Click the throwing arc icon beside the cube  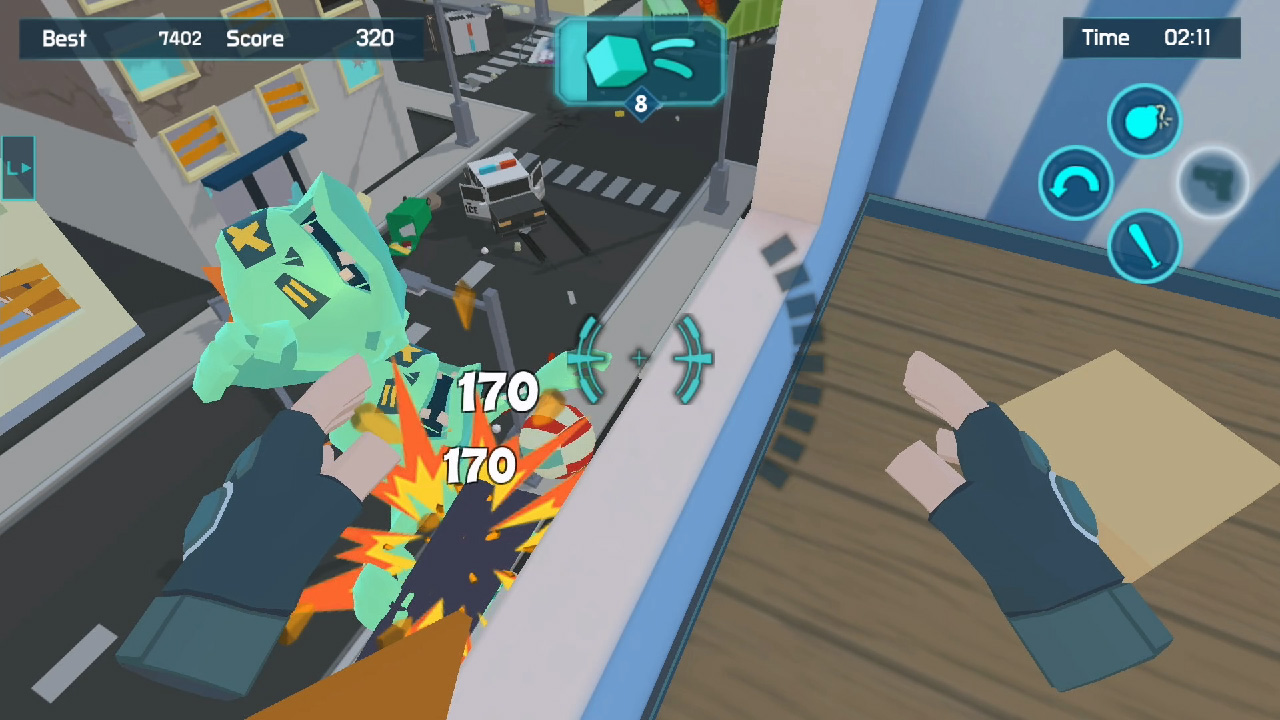675,58
